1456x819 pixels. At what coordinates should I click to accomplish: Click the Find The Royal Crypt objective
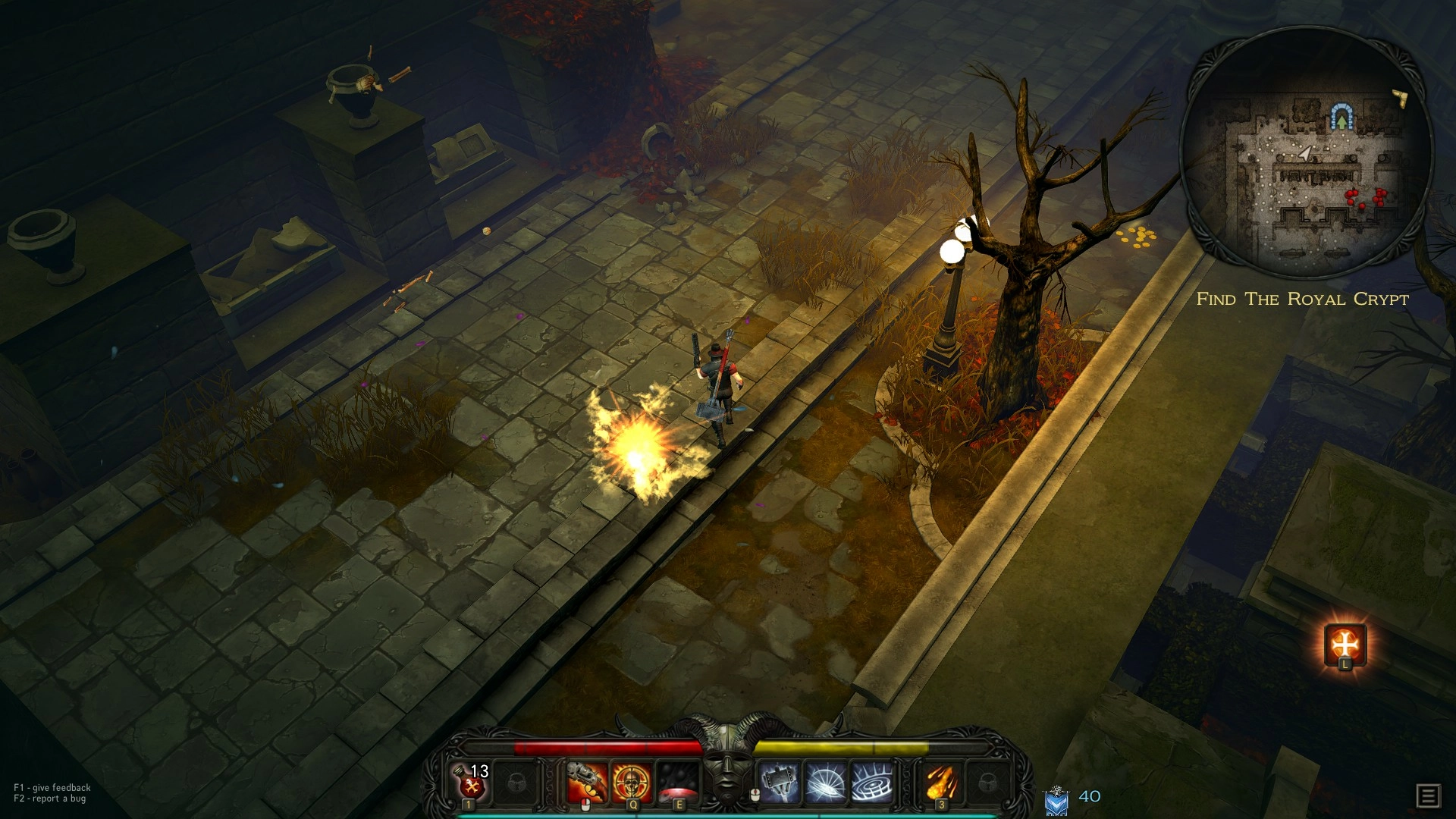pyautogui.click(x=1302, y=299)
